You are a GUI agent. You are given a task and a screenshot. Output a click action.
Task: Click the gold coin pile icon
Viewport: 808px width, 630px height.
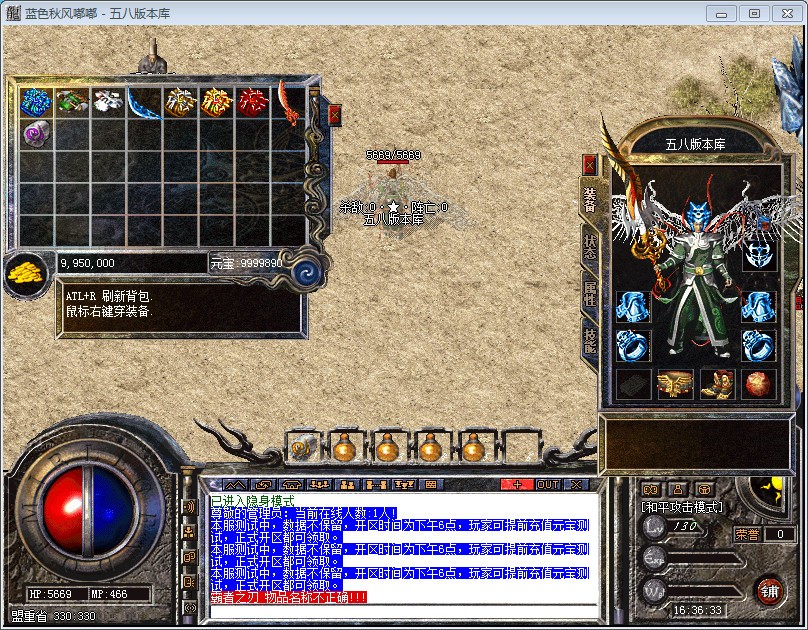[24, 271]
